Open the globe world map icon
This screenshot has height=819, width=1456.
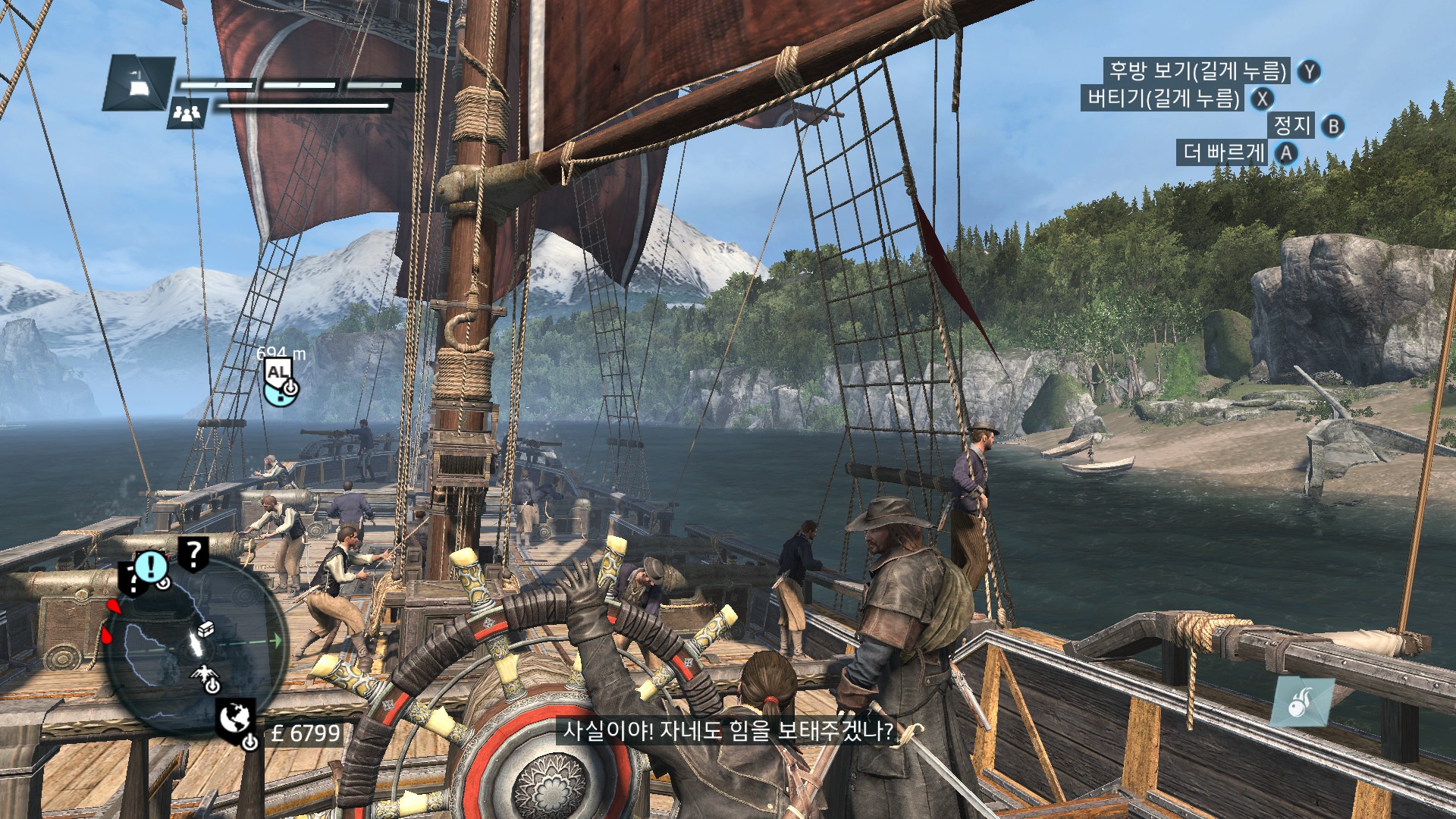235,717
